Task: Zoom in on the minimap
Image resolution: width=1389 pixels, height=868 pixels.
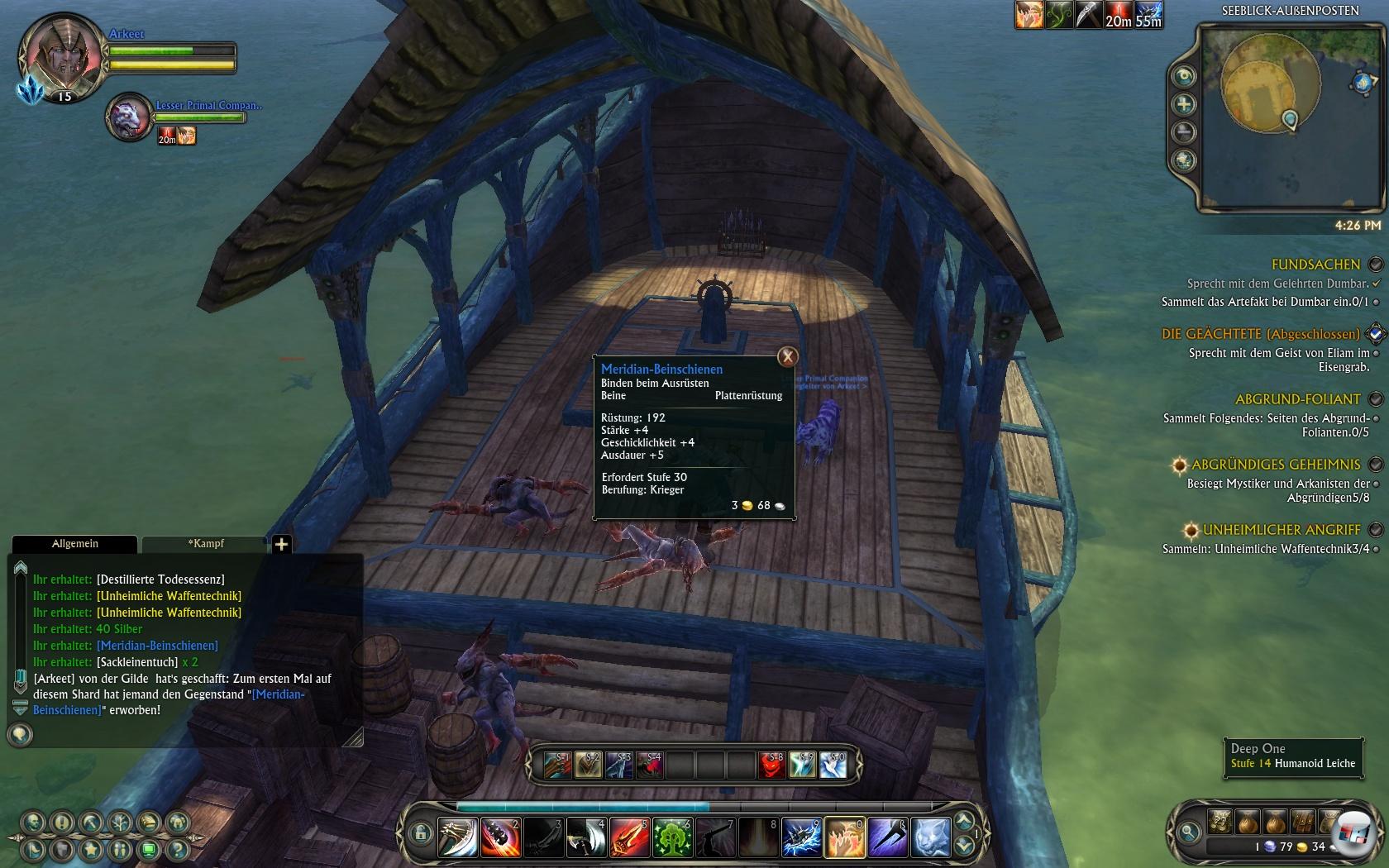Action: point(1185,104)
